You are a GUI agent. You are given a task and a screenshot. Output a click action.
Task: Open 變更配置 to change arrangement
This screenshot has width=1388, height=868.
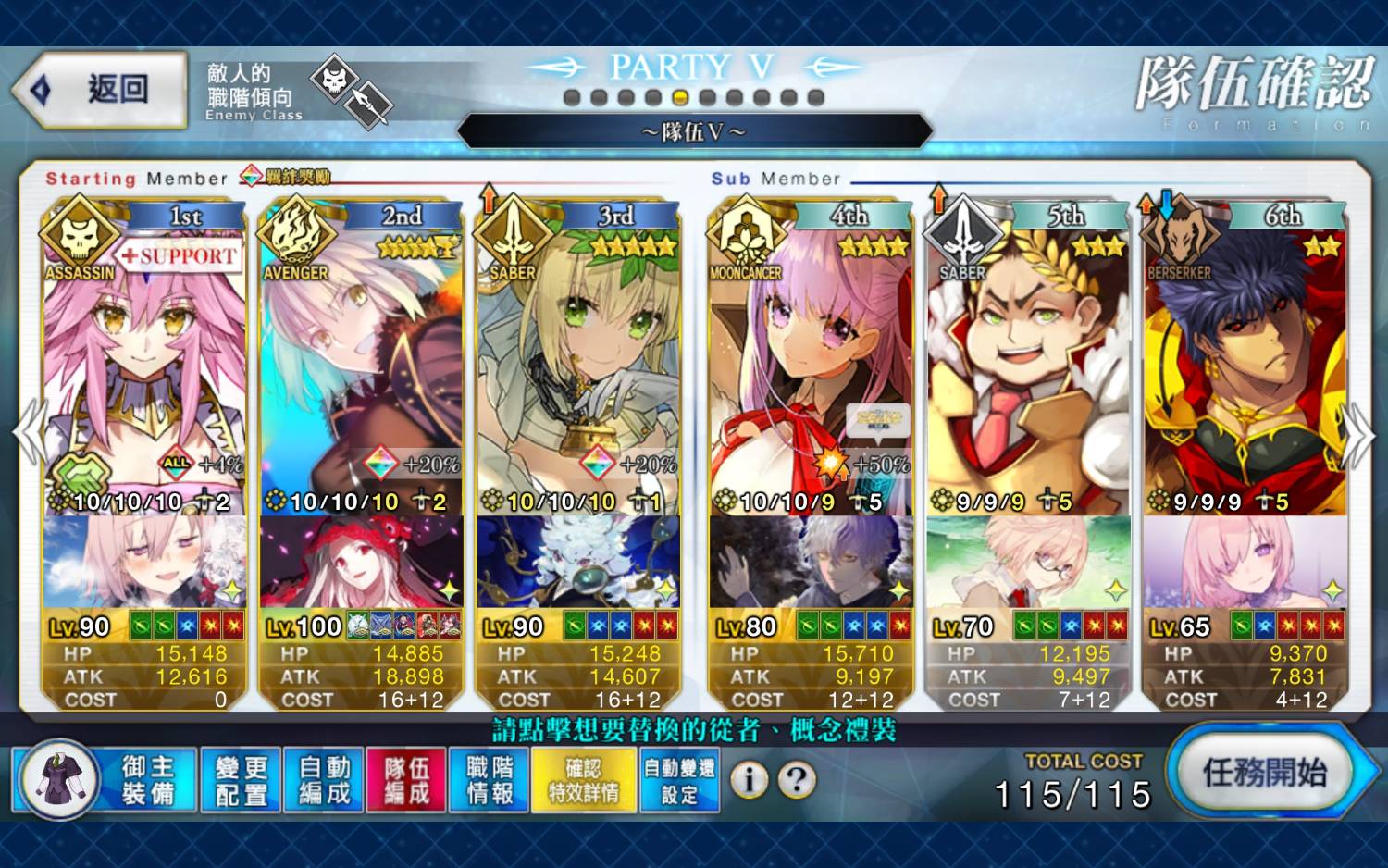point(241,779)
